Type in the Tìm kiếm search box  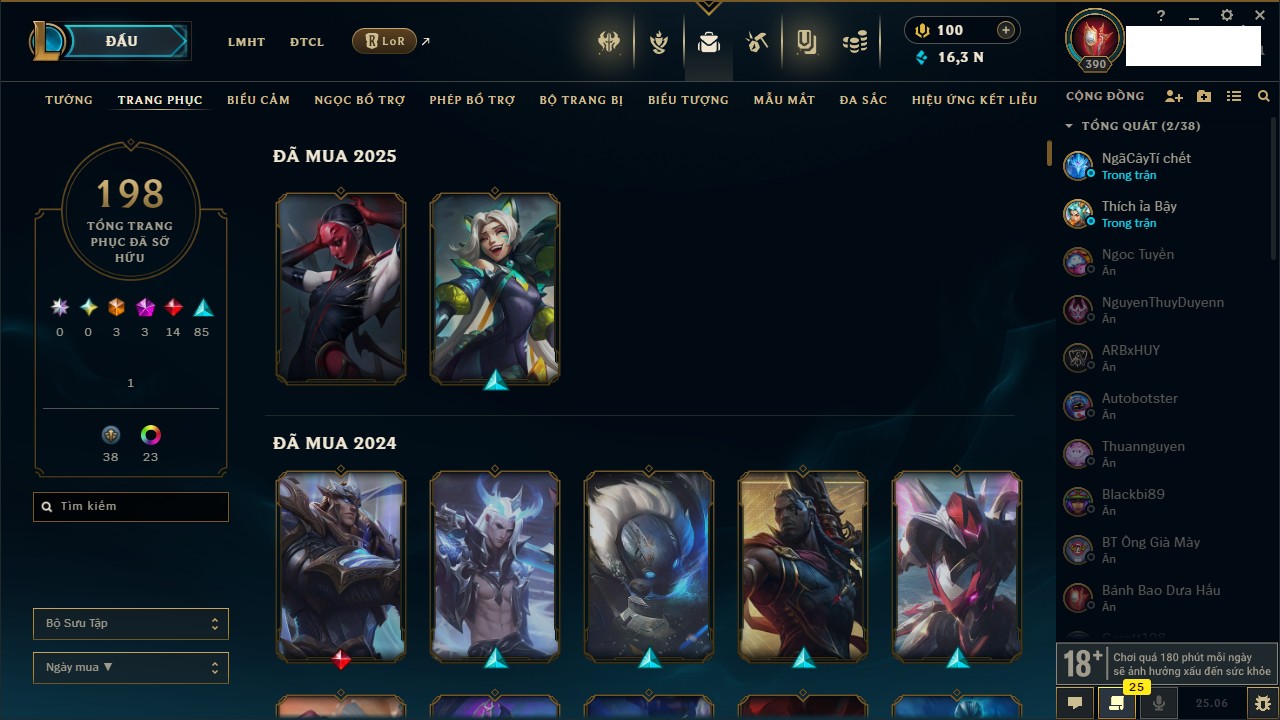(x=140, y=507)
